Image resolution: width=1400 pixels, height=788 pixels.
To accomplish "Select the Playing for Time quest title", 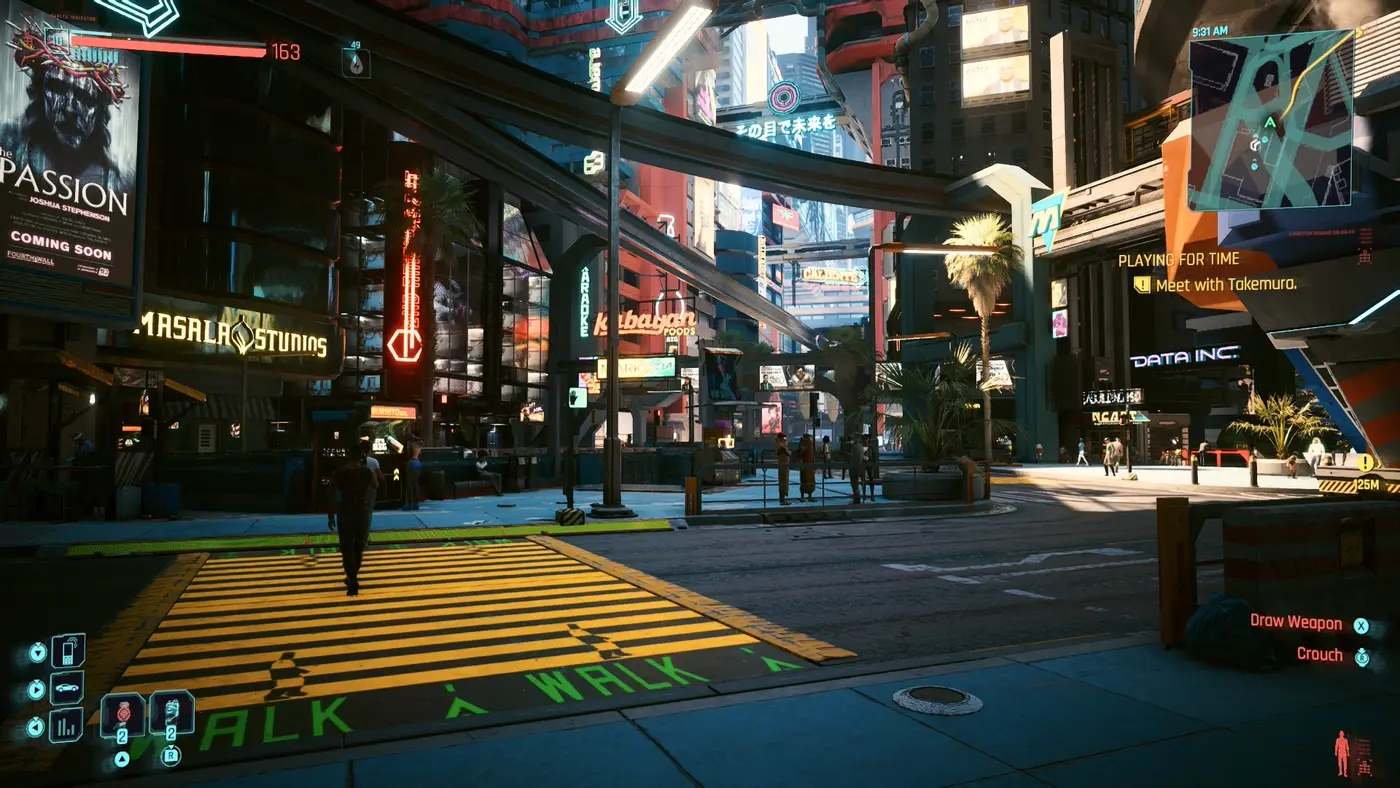I will [1178, 260].
